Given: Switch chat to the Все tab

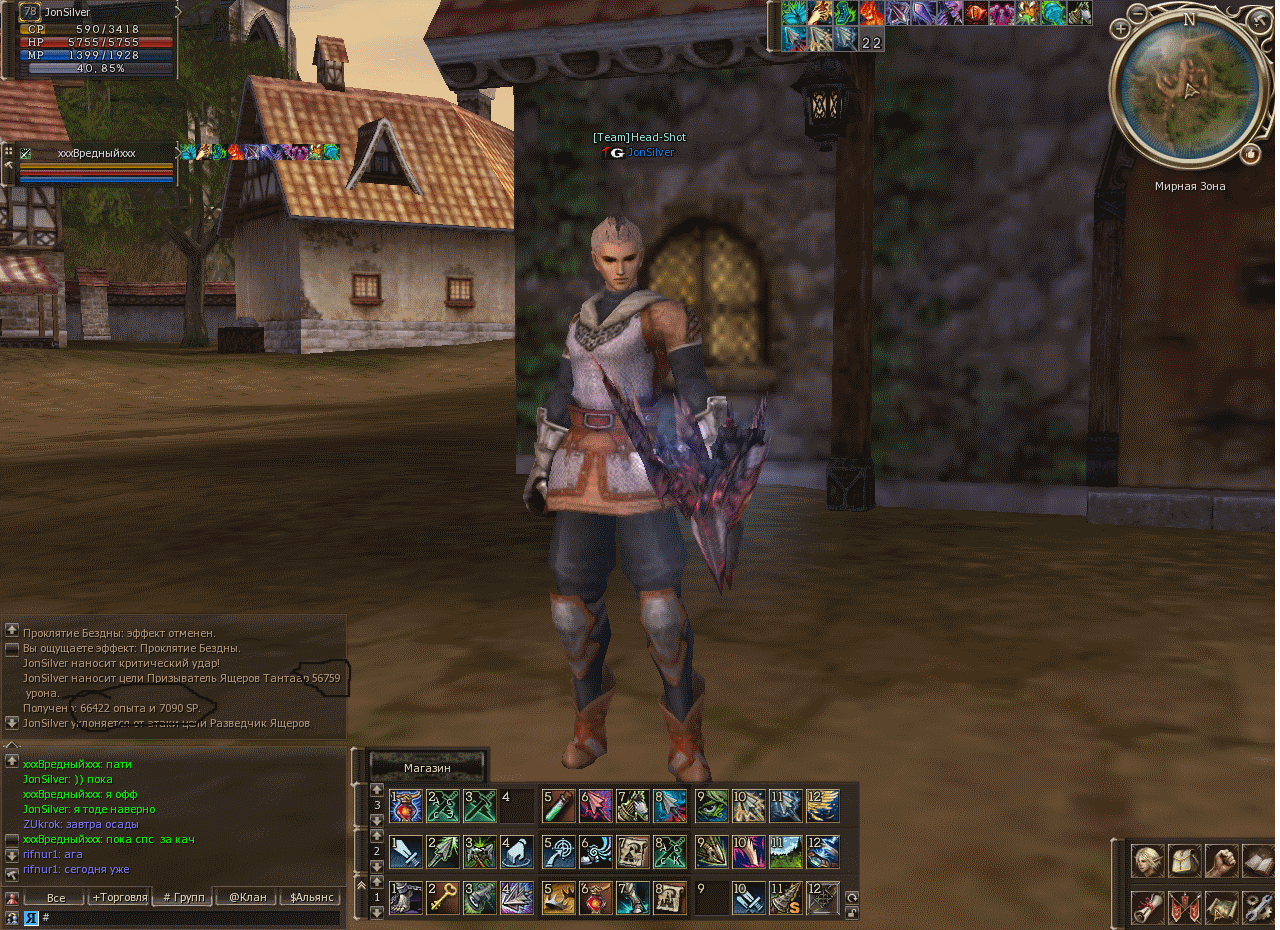Looking at the screenshot, I should [x=56, y=897].
